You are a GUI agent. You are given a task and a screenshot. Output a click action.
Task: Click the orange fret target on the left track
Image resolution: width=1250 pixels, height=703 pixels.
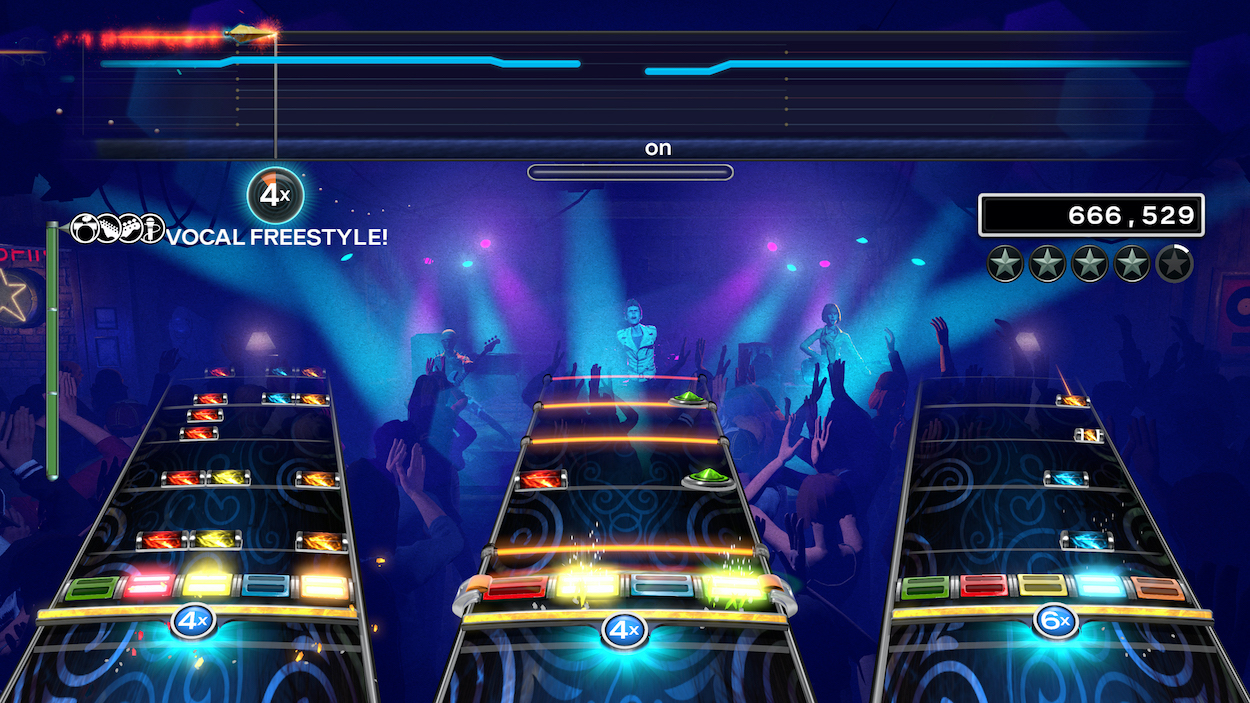[324, 586]
